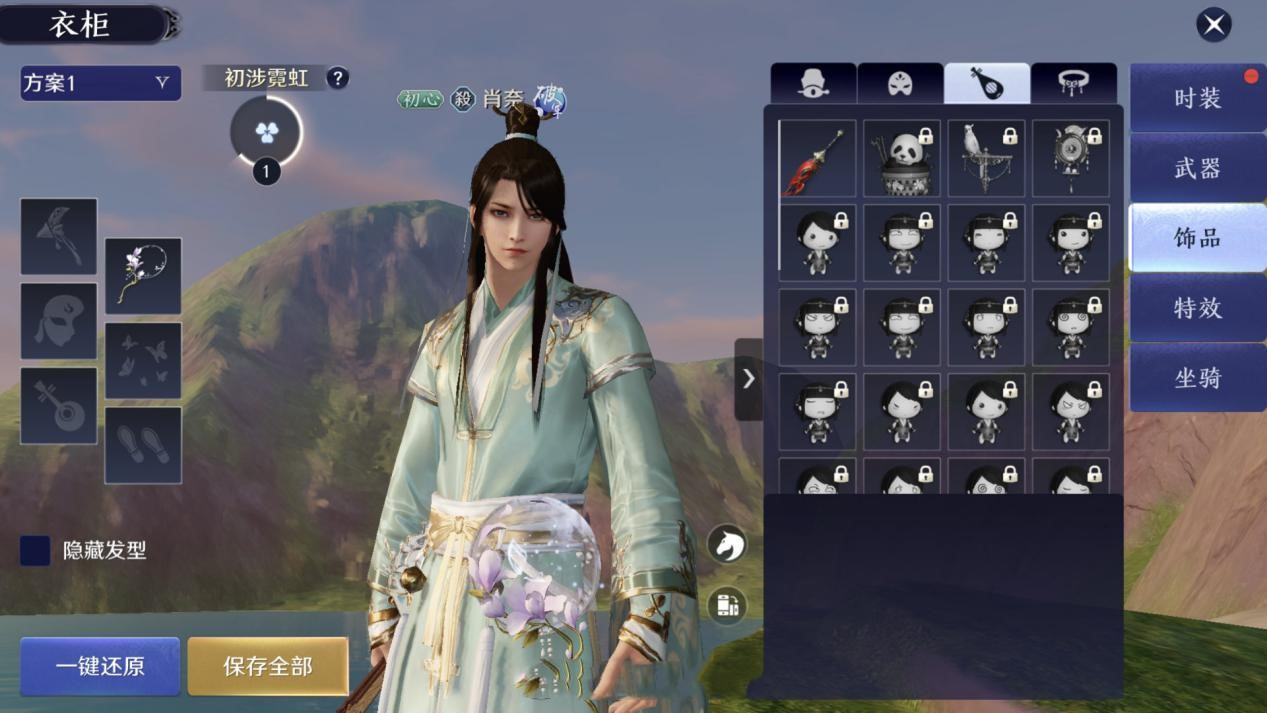Save all with 保存全部 button
Screen dimensions: 1267x713
pyautogui.click(x=268, y=666)
